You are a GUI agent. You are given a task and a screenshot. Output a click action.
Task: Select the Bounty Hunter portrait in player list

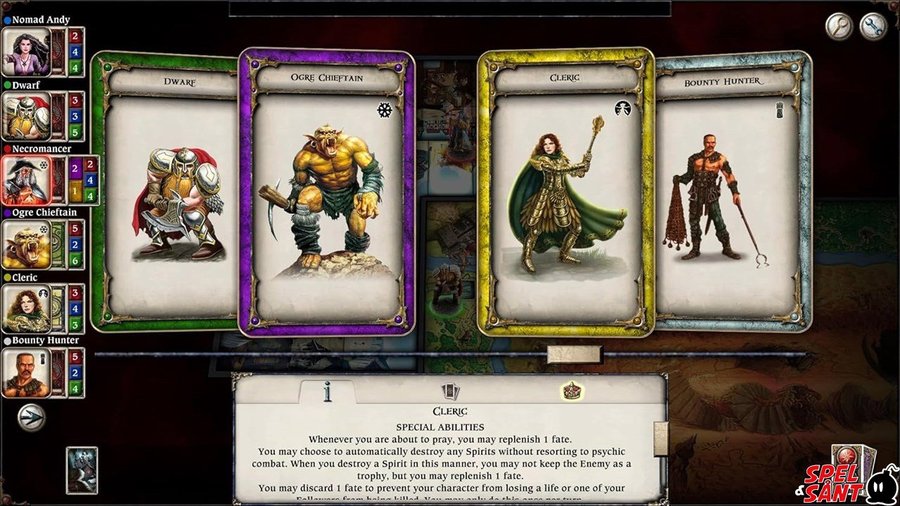25,372
